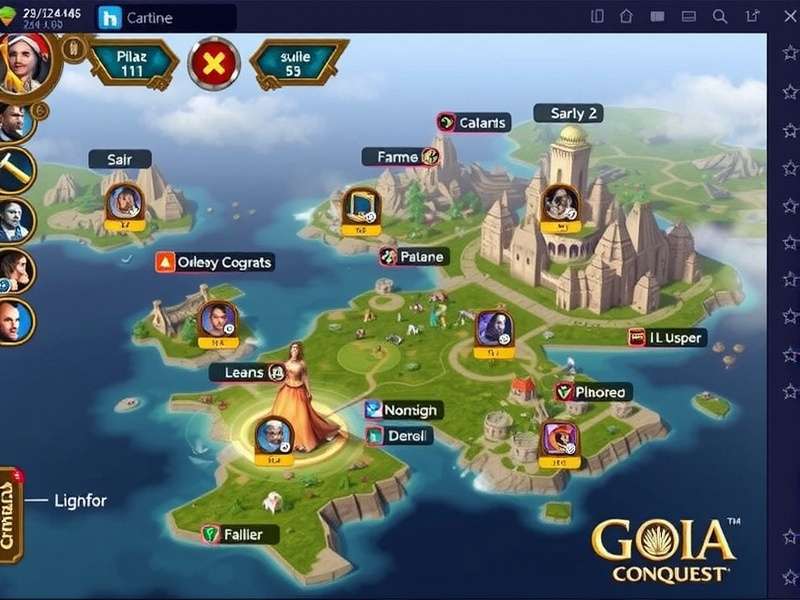Open the Plnored location marker
The width and height of the screenshot is (800, 600).
(594, 392)
